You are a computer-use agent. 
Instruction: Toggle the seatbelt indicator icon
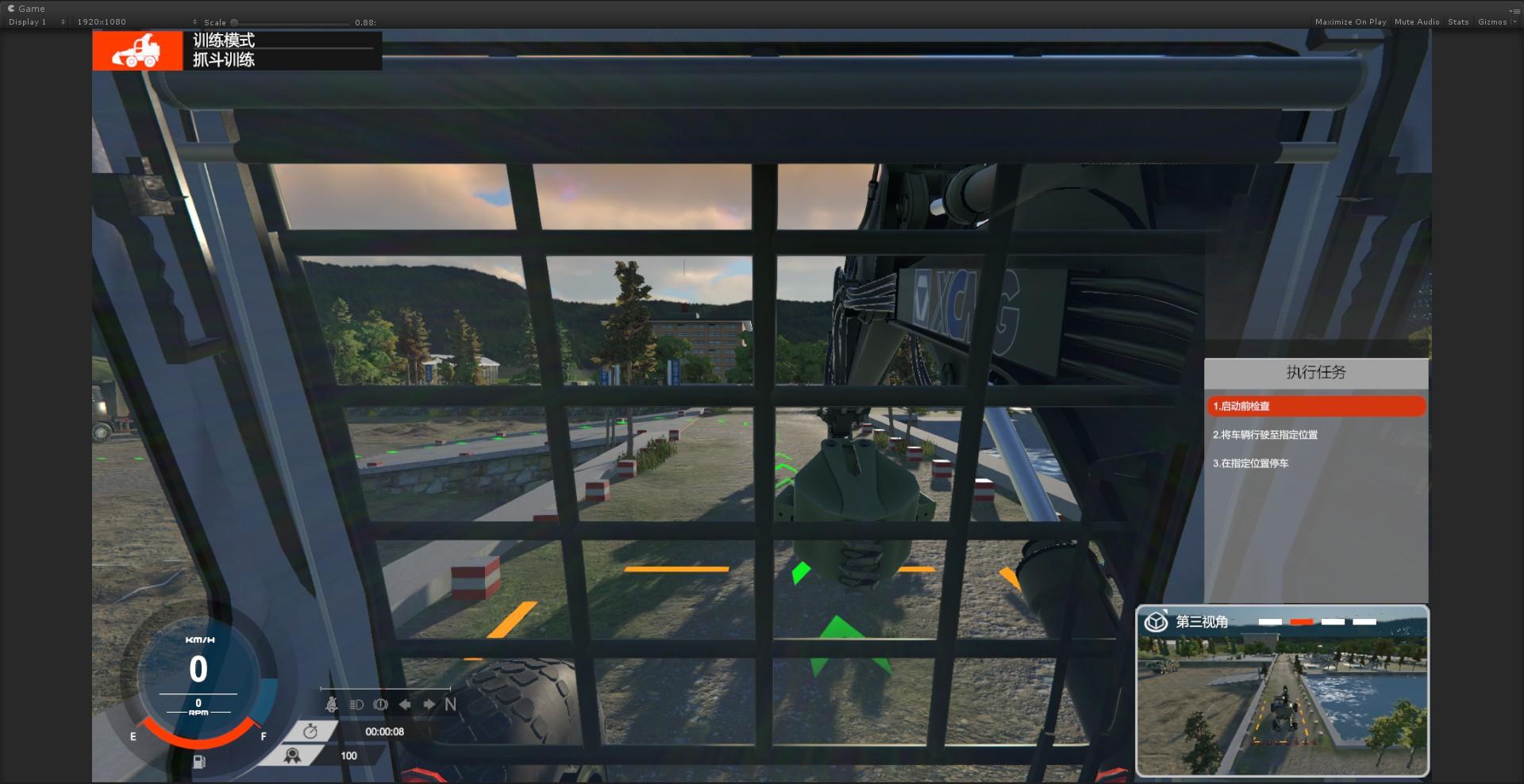[332, 704]
